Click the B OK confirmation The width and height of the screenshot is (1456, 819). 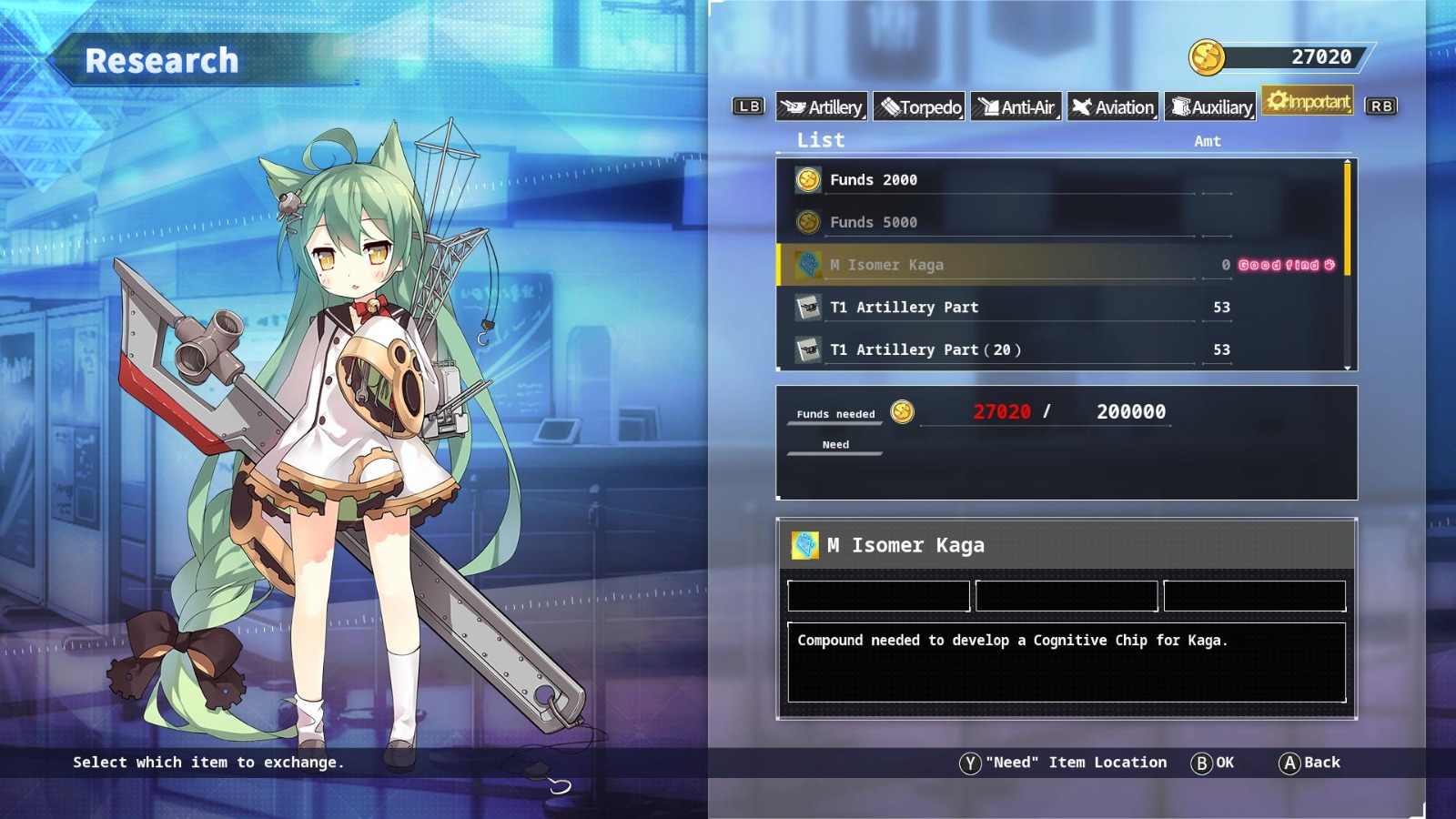[x=1215, y=763]
